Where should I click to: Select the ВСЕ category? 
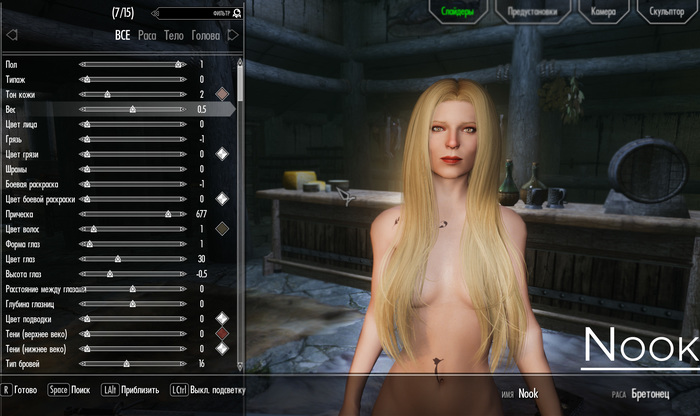(x=123, y=35)
